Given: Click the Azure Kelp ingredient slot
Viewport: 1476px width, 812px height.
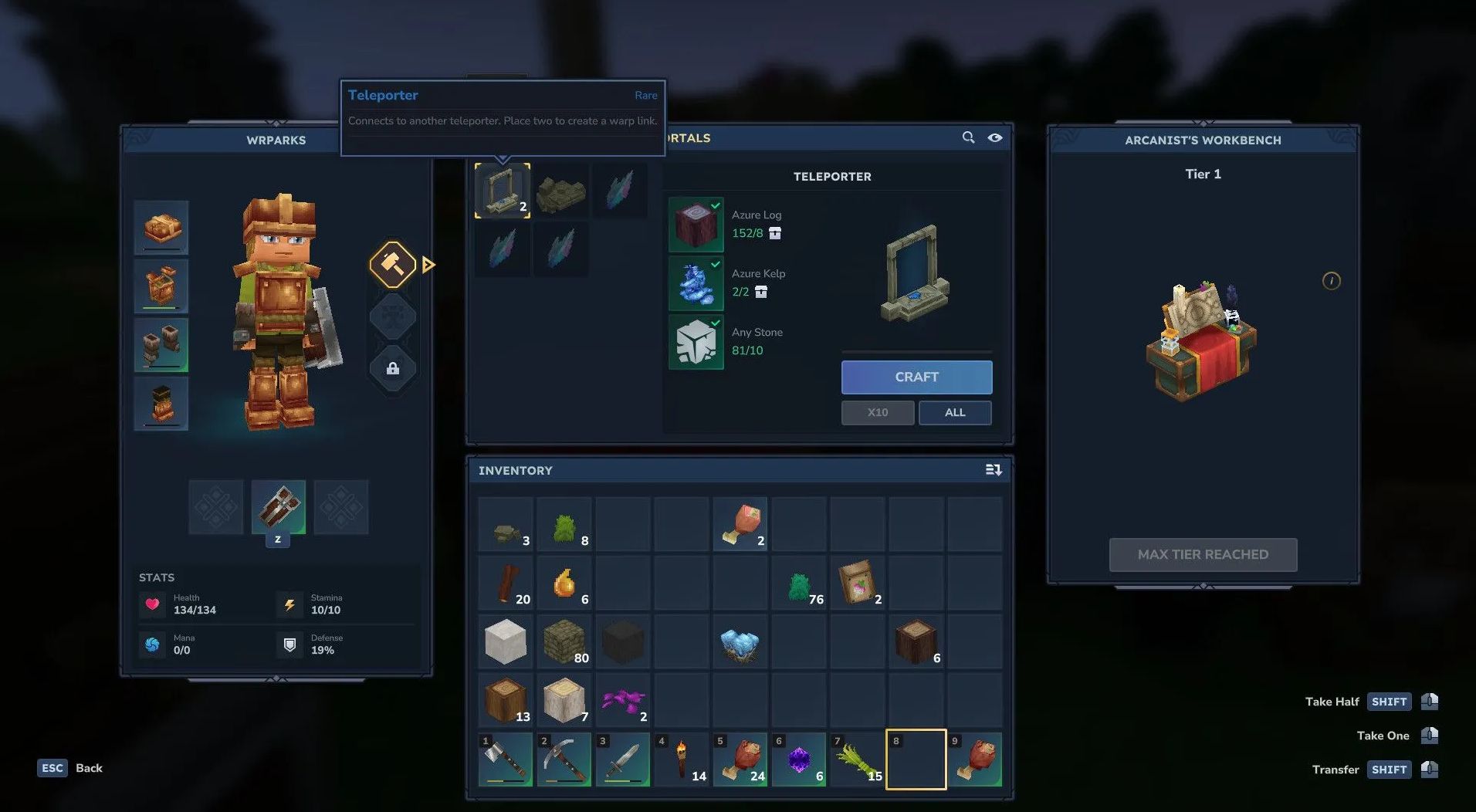Looking at the screenshot, I should [x=696, y=283].
